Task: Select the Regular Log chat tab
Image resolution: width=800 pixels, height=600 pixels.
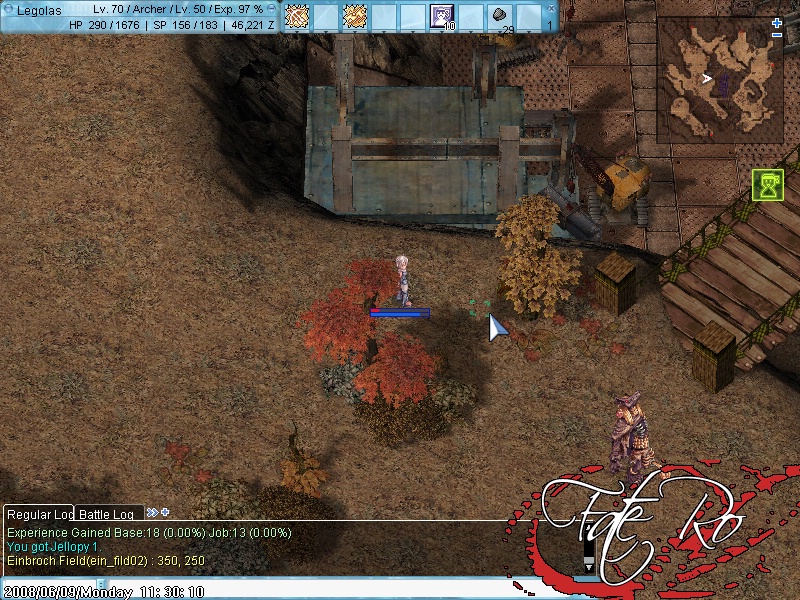Action: point(40,514)
